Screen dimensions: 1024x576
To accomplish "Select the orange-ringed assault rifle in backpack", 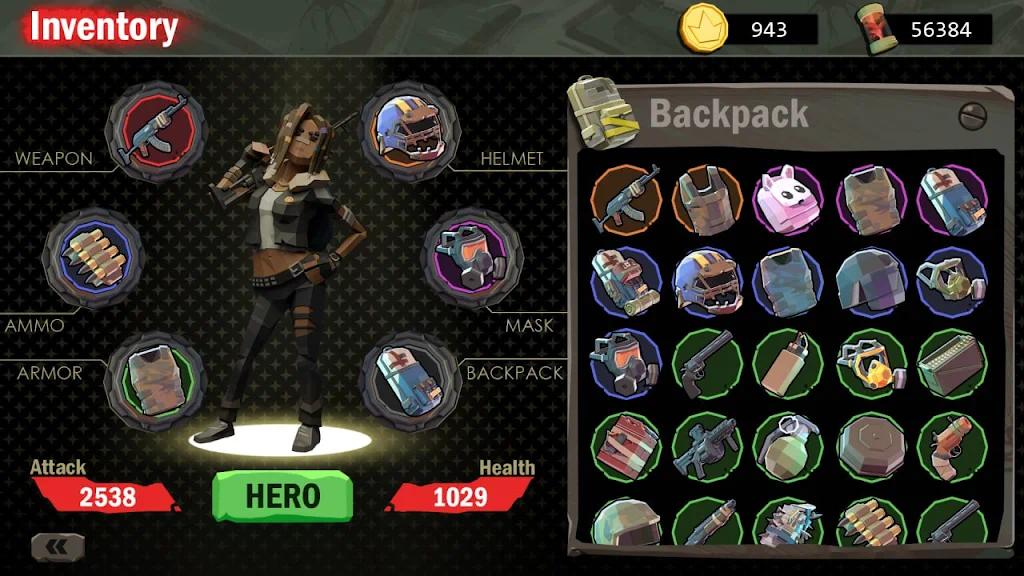I will tap(625, 200).
